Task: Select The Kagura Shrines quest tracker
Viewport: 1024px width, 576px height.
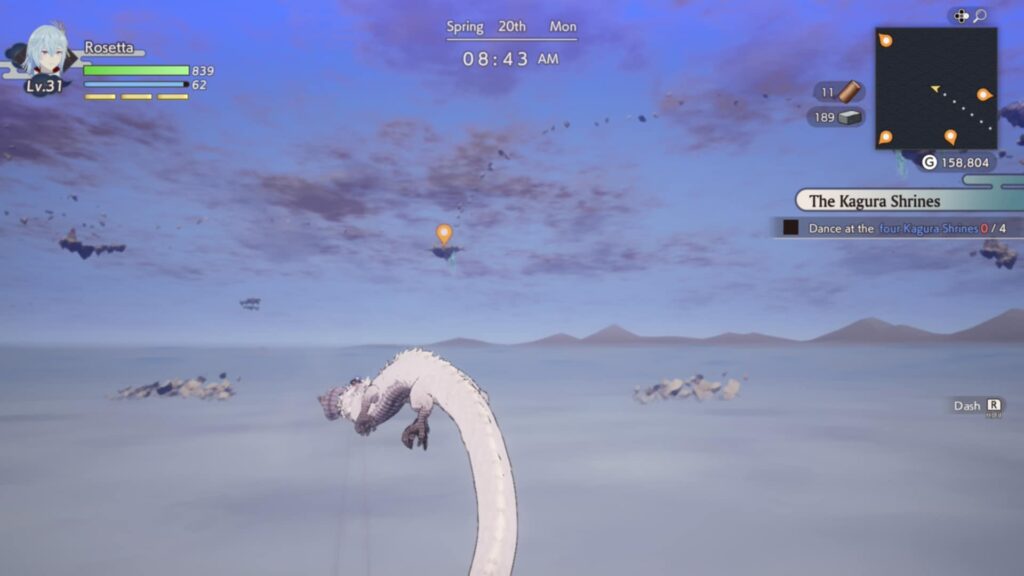Action: 874,201
